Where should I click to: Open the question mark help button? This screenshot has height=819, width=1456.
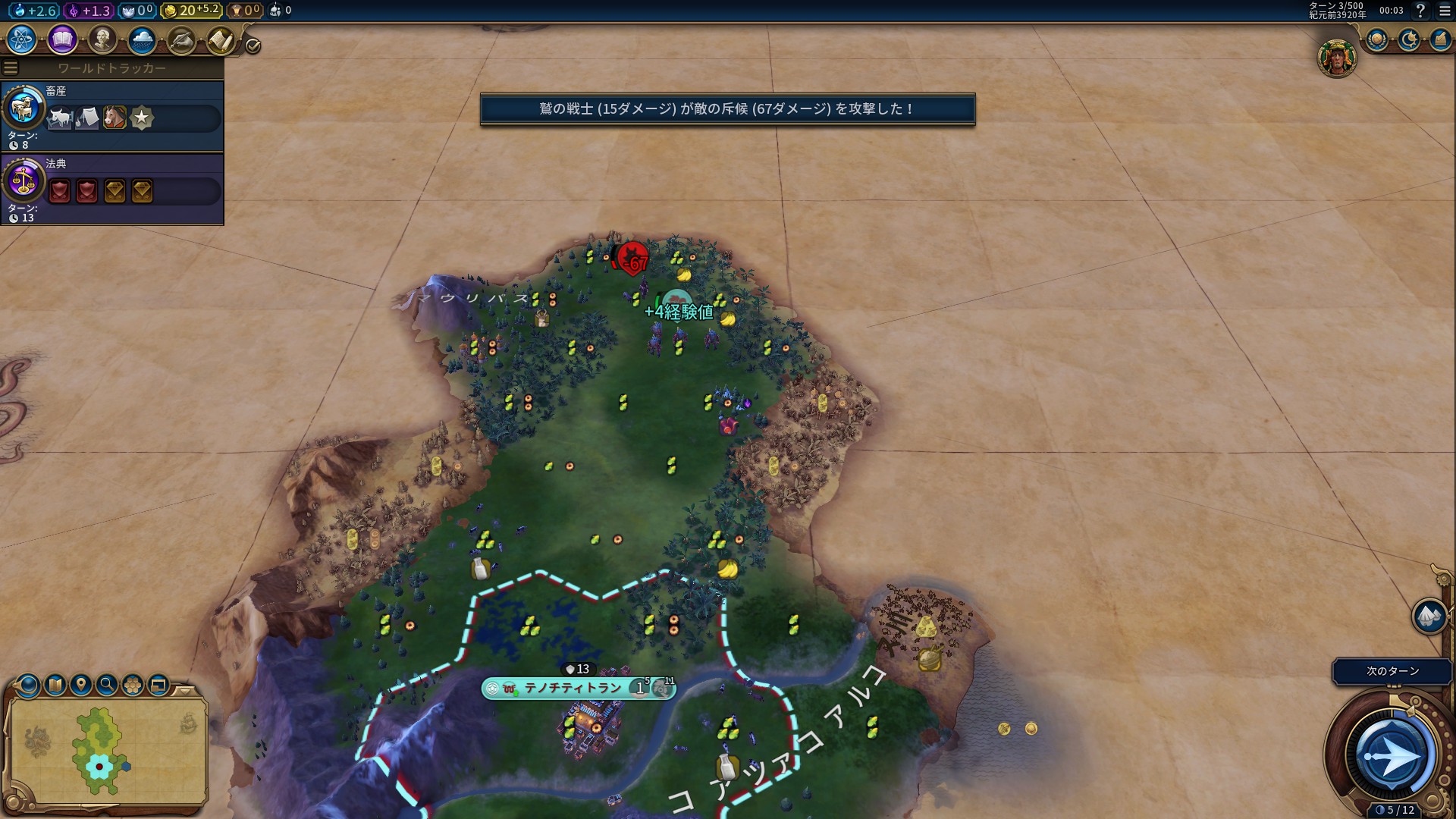[x=1420, y=11]
